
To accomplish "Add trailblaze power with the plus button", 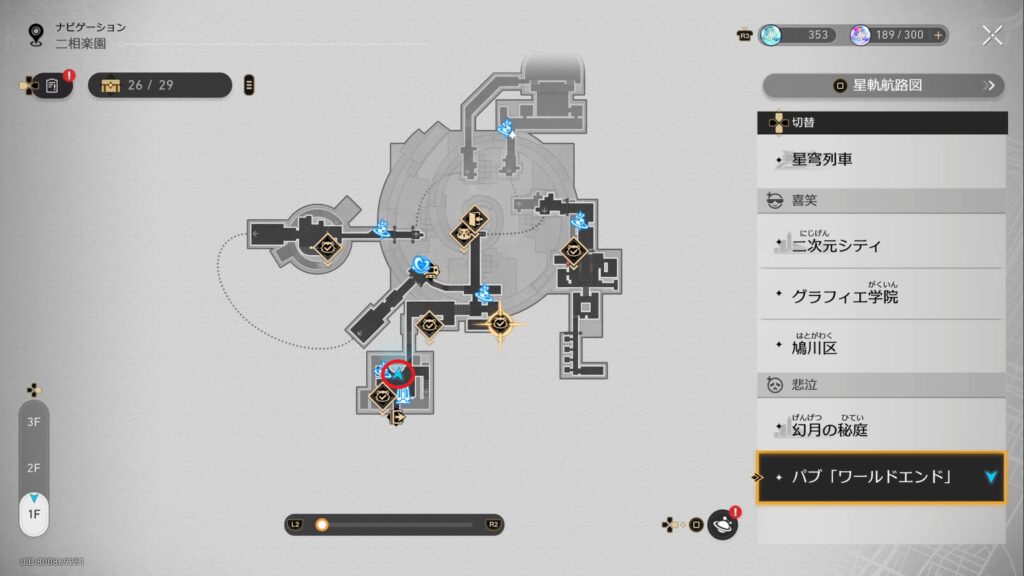I will coord(938,35).
